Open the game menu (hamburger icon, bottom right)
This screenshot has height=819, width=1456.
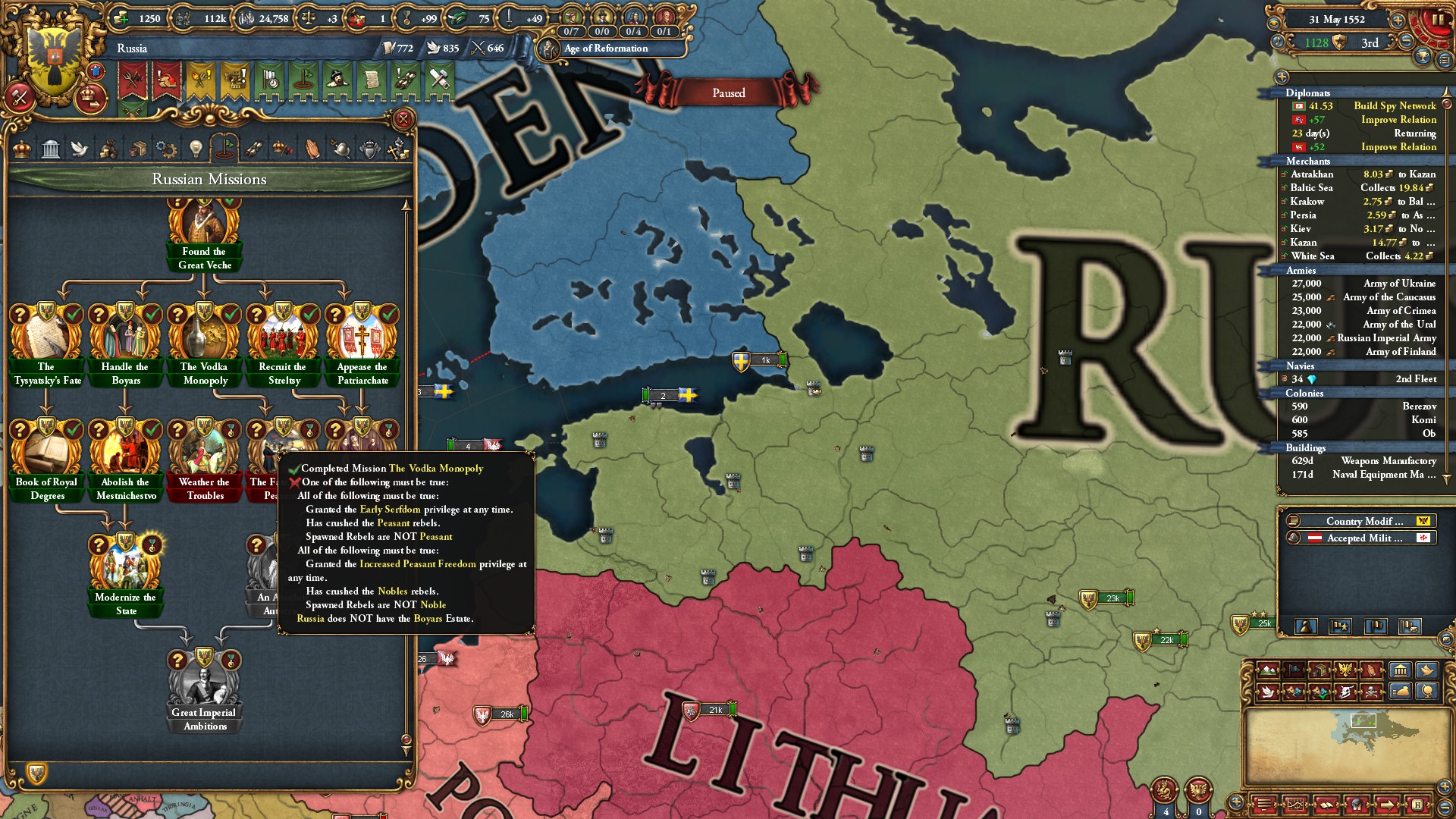click(x=1264, y=805)
